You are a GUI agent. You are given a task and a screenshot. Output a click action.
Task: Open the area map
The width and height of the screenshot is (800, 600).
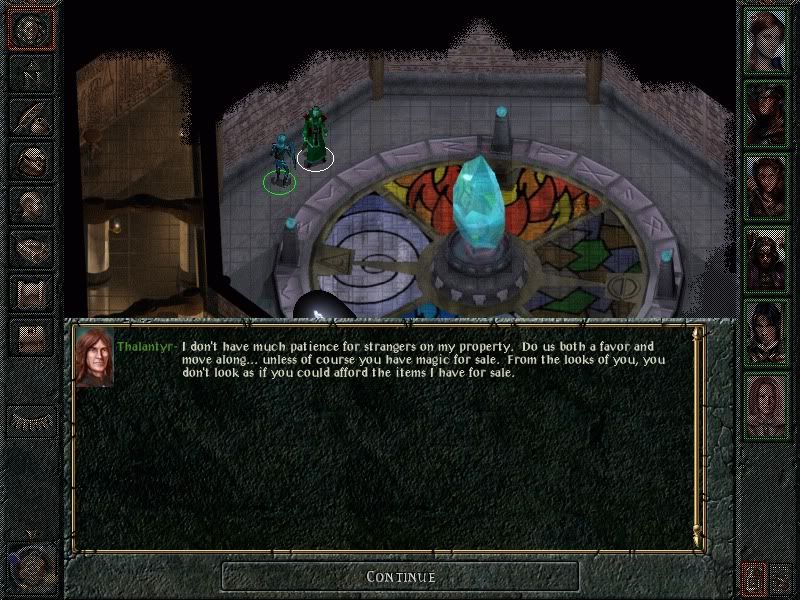pos(30,71)
